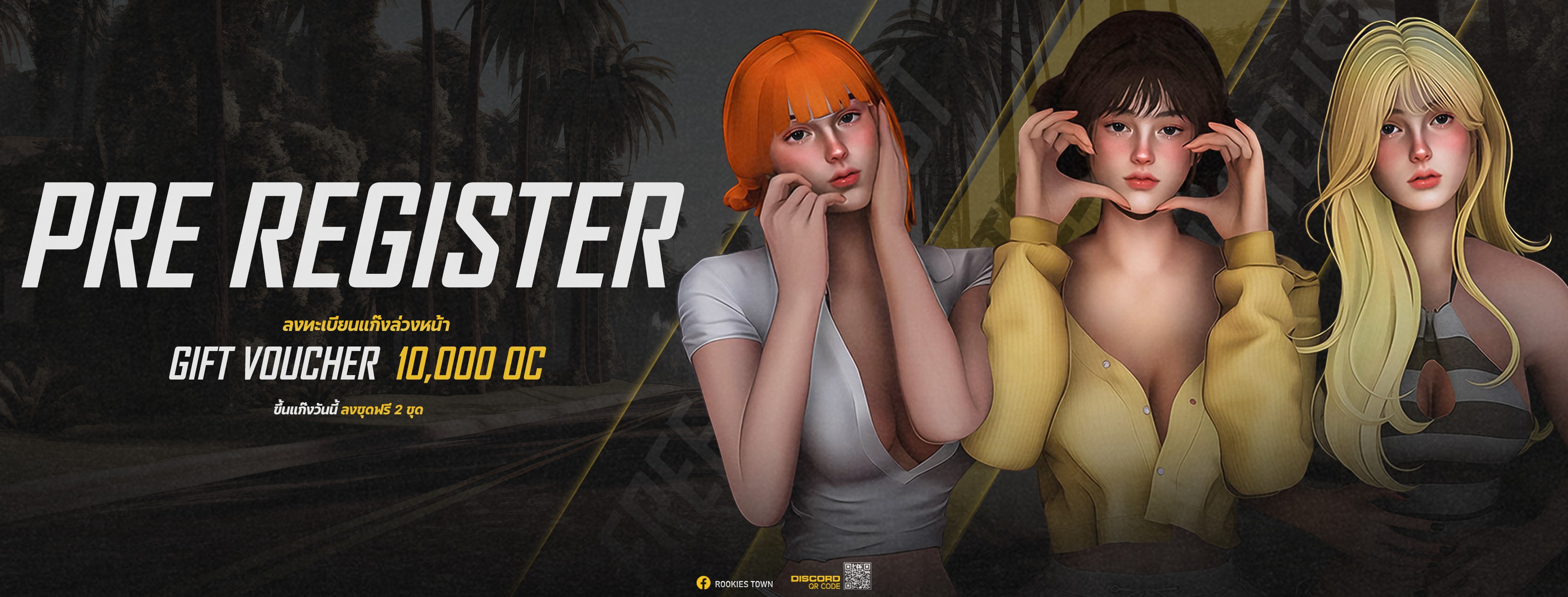Screen dimensions: 1568x597
Task: Click the Discord QR code
Action: 857,576
